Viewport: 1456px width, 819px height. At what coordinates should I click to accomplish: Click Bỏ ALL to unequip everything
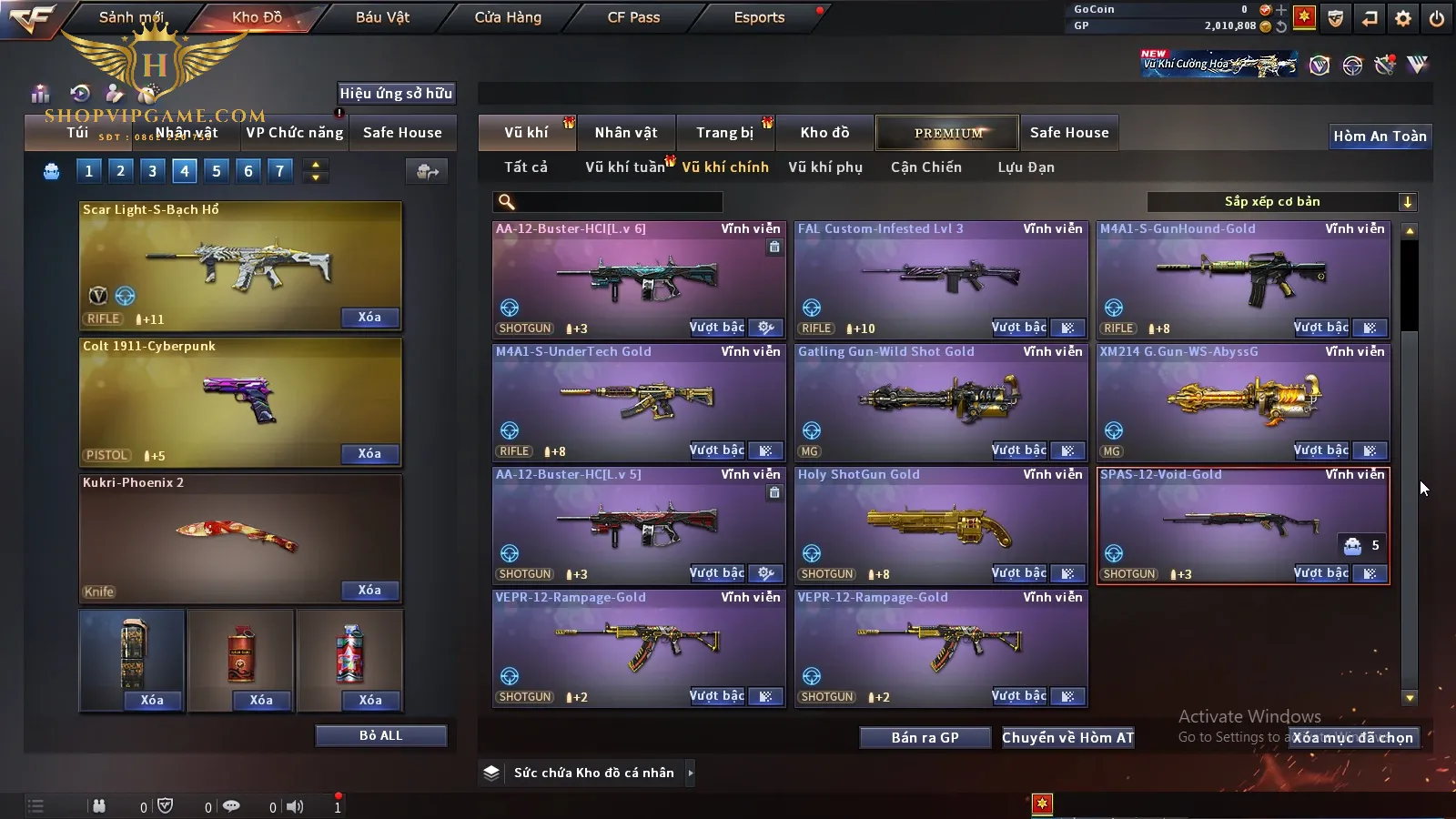[380, 735]
